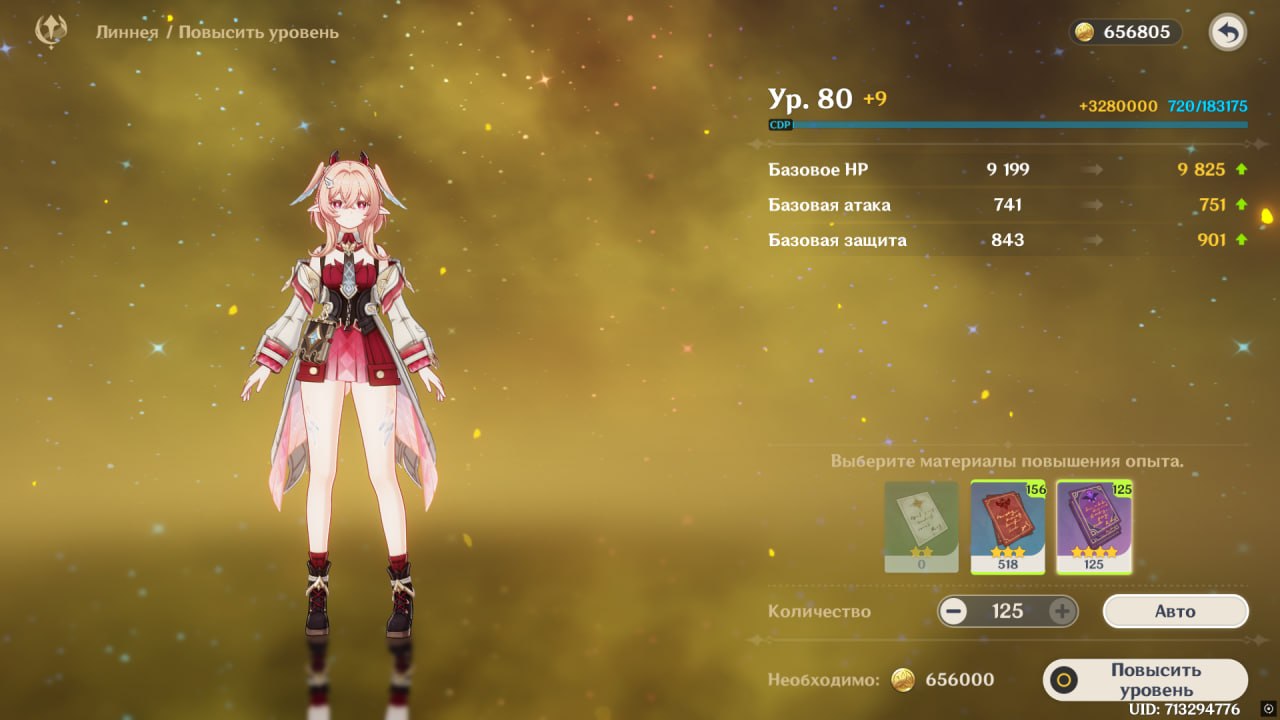The height and width of the screenshot is (720, 1280).
Task: Select the red three-star experience book
Action: (1008, 527)
